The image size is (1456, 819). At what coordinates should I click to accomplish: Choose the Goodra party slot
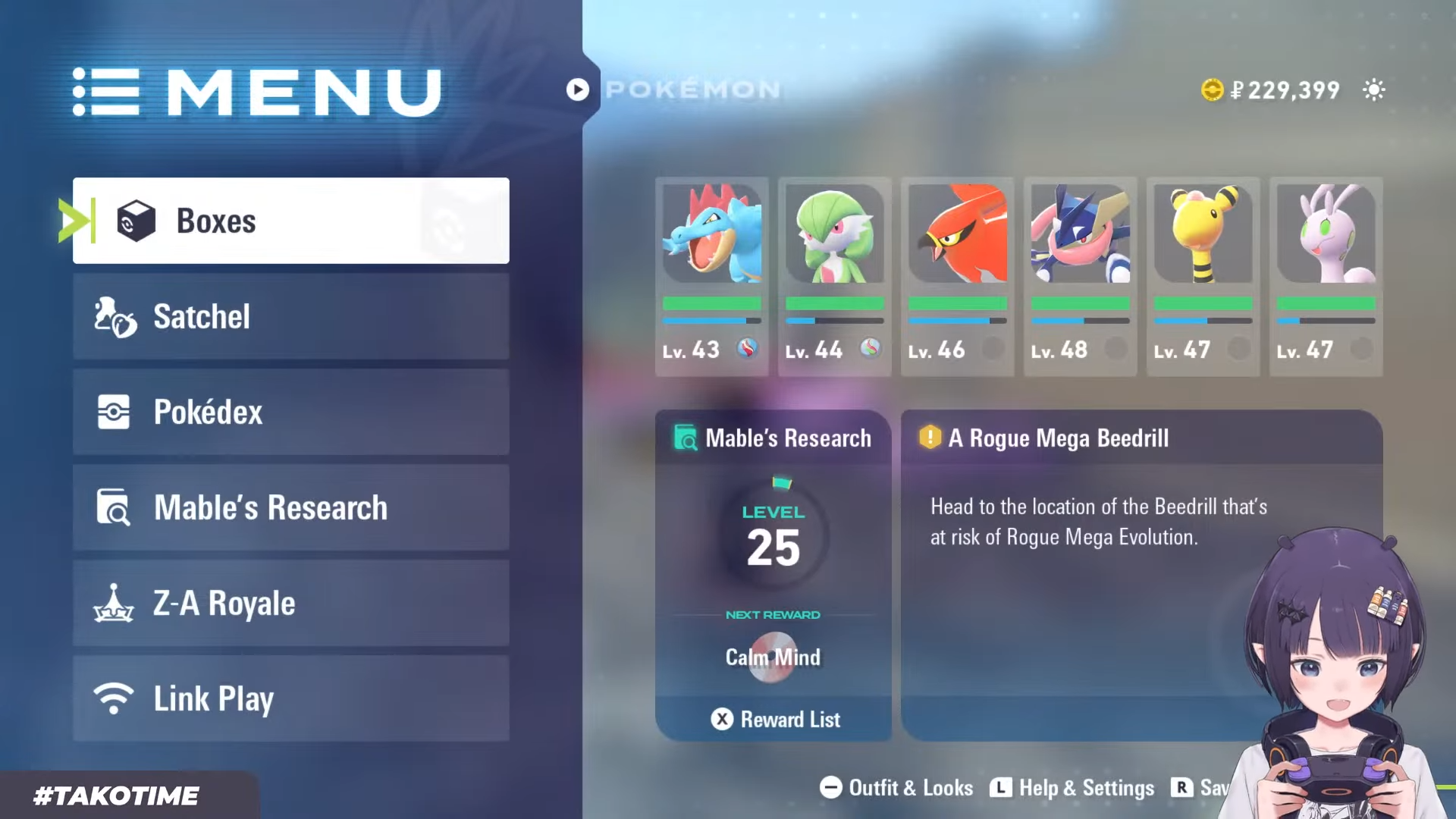pos(1326,276)
